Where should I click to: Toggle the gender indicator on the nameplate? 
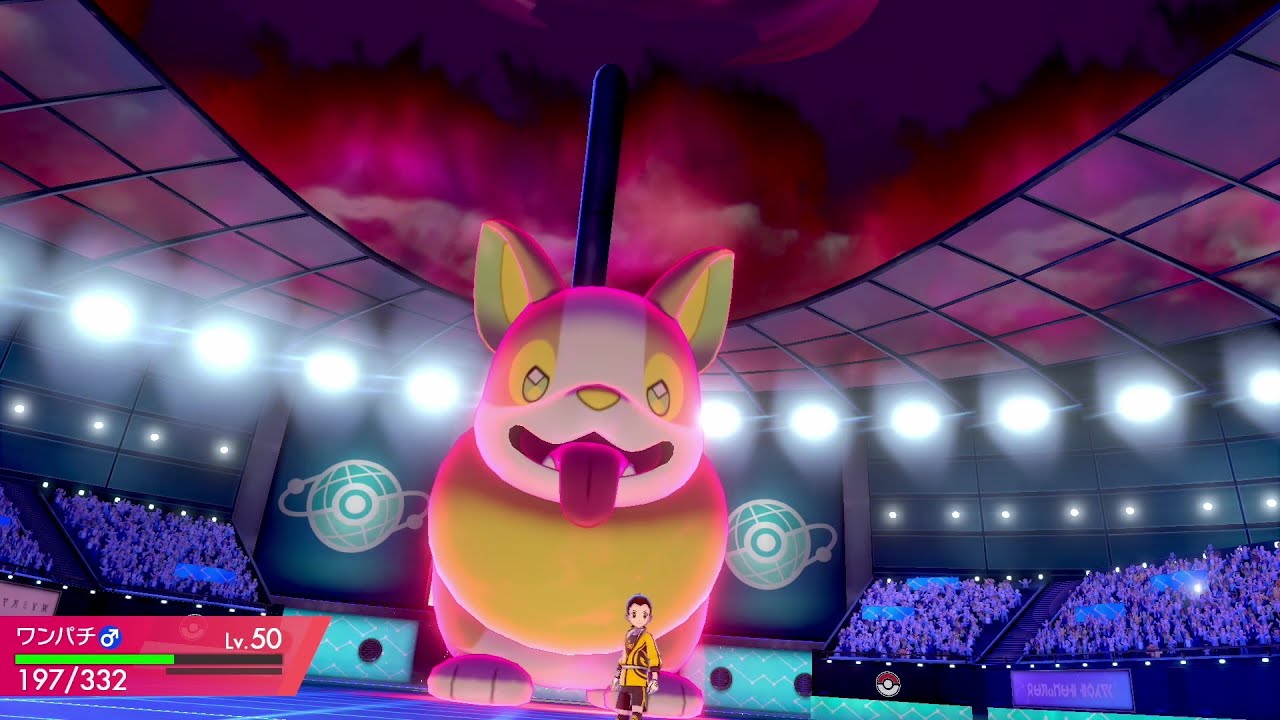109,639
